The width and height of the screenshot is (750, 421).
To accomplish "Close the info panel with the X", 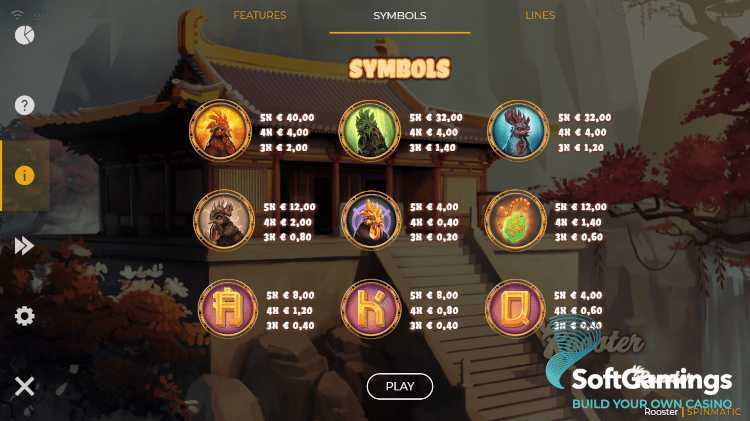I will click(x=25, y=386).
